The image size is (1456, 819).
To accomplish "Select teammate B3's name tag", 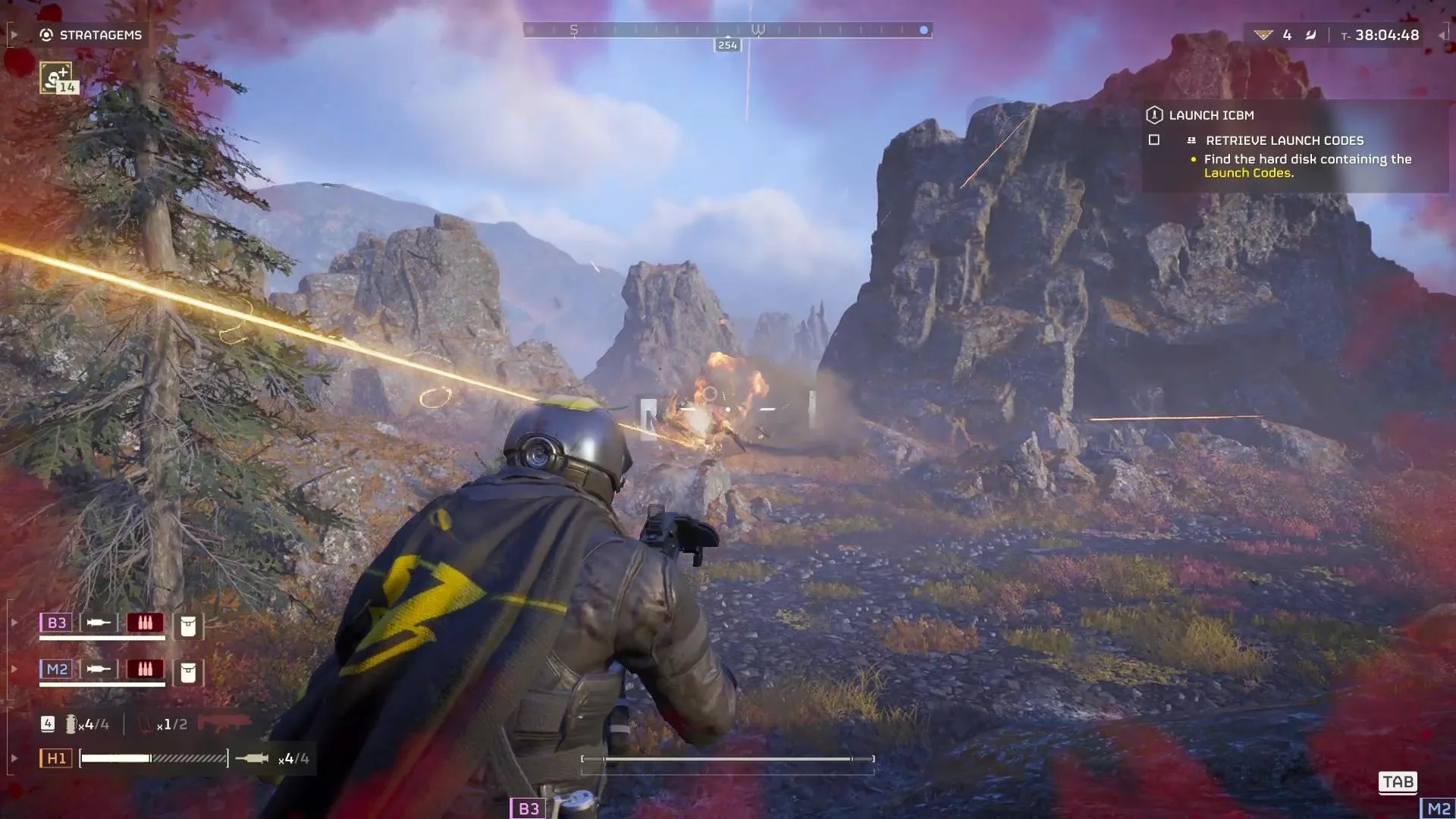I will [x=57, y=623].
